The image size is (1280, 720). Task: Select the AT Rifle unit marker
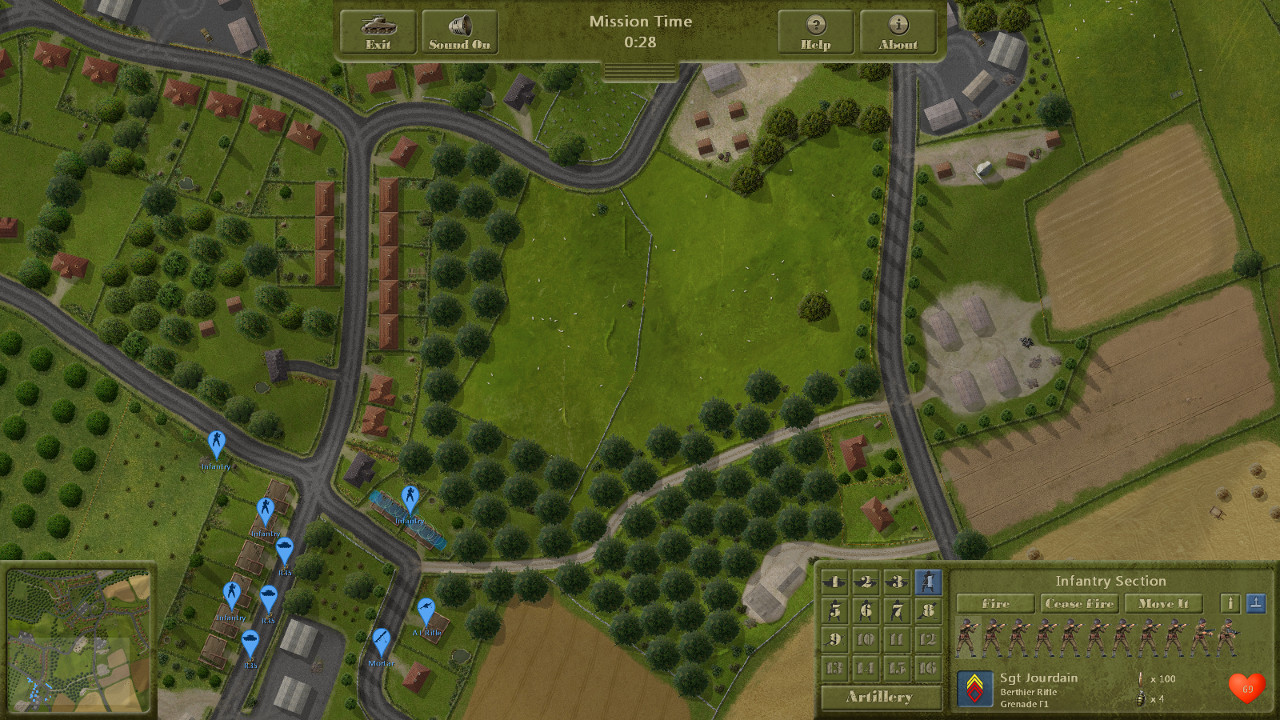pyautogui.click(x=426, y=610)
